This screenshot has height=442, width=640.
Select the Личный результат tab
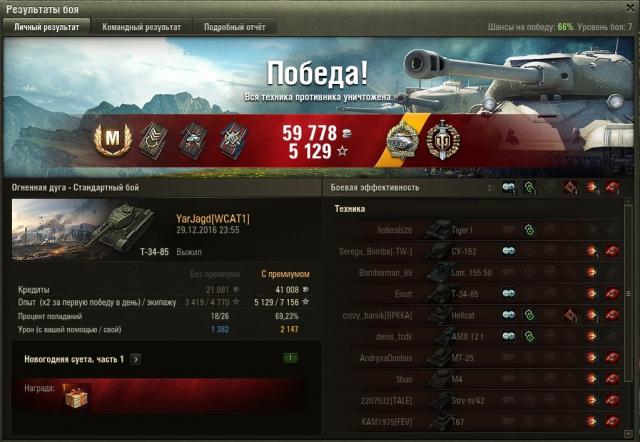pyautogui.click(x=47, y=27)
